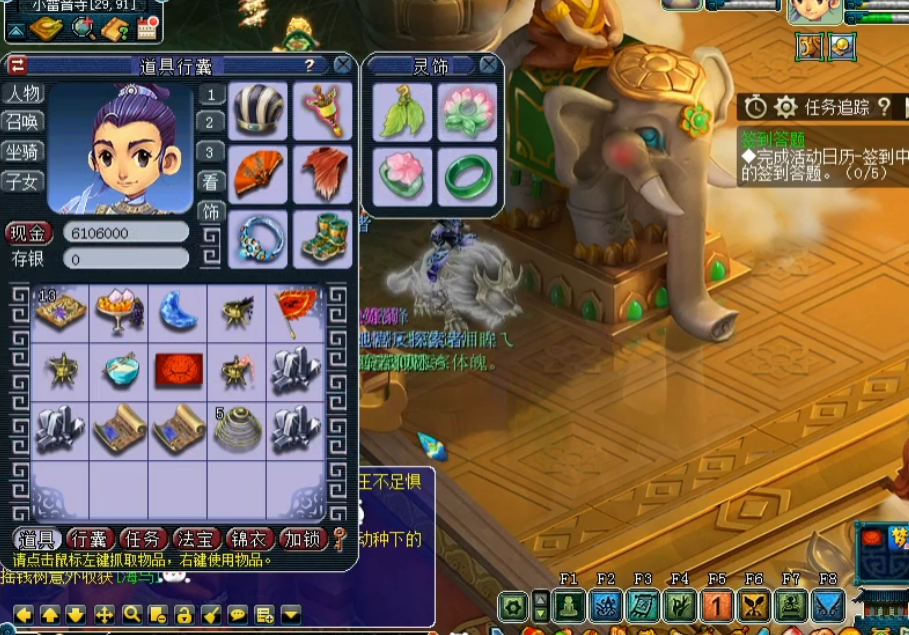Click the 加锁 lock button
This screenshot has width=909, height=635.
pyautogui.click(x=303, y=540)
